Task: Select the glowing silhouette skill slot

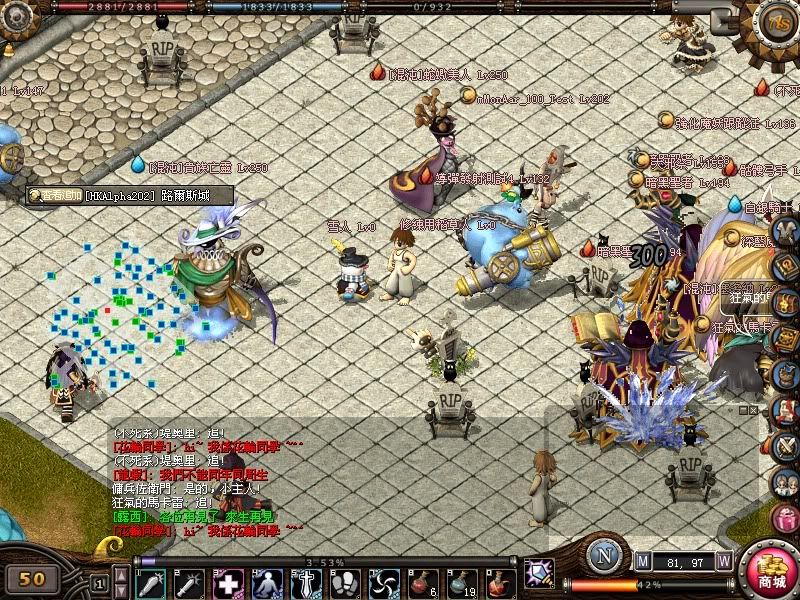Action: [267, 582]
